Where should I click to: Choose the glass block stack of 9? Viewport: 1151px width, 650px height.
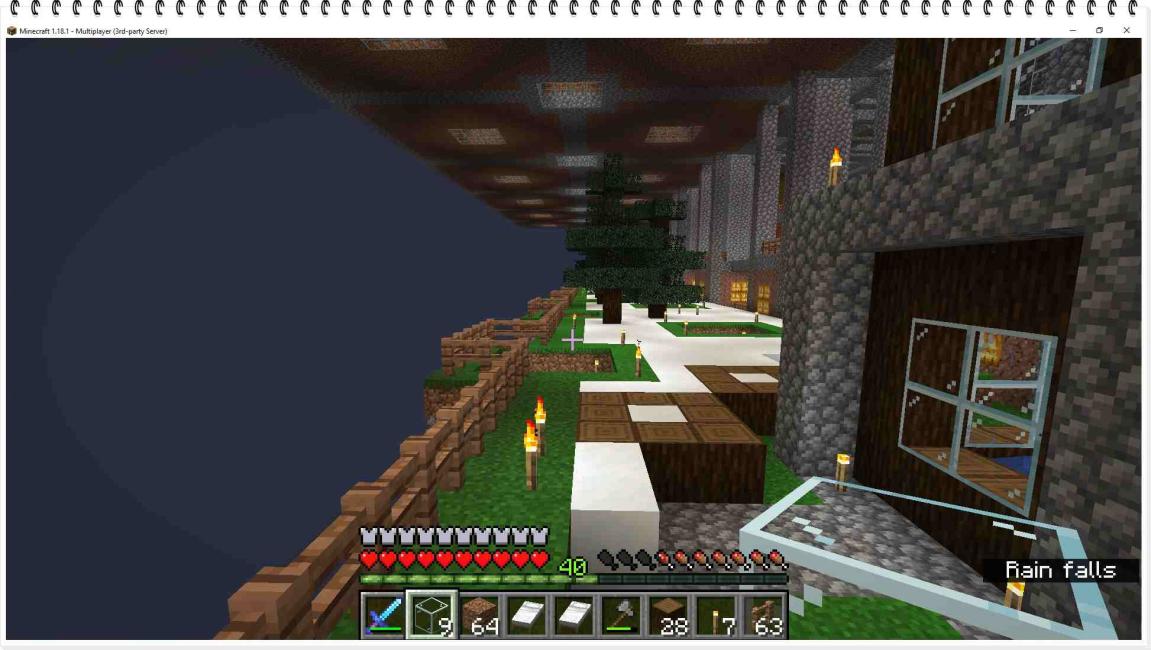[x=432, y=615]
